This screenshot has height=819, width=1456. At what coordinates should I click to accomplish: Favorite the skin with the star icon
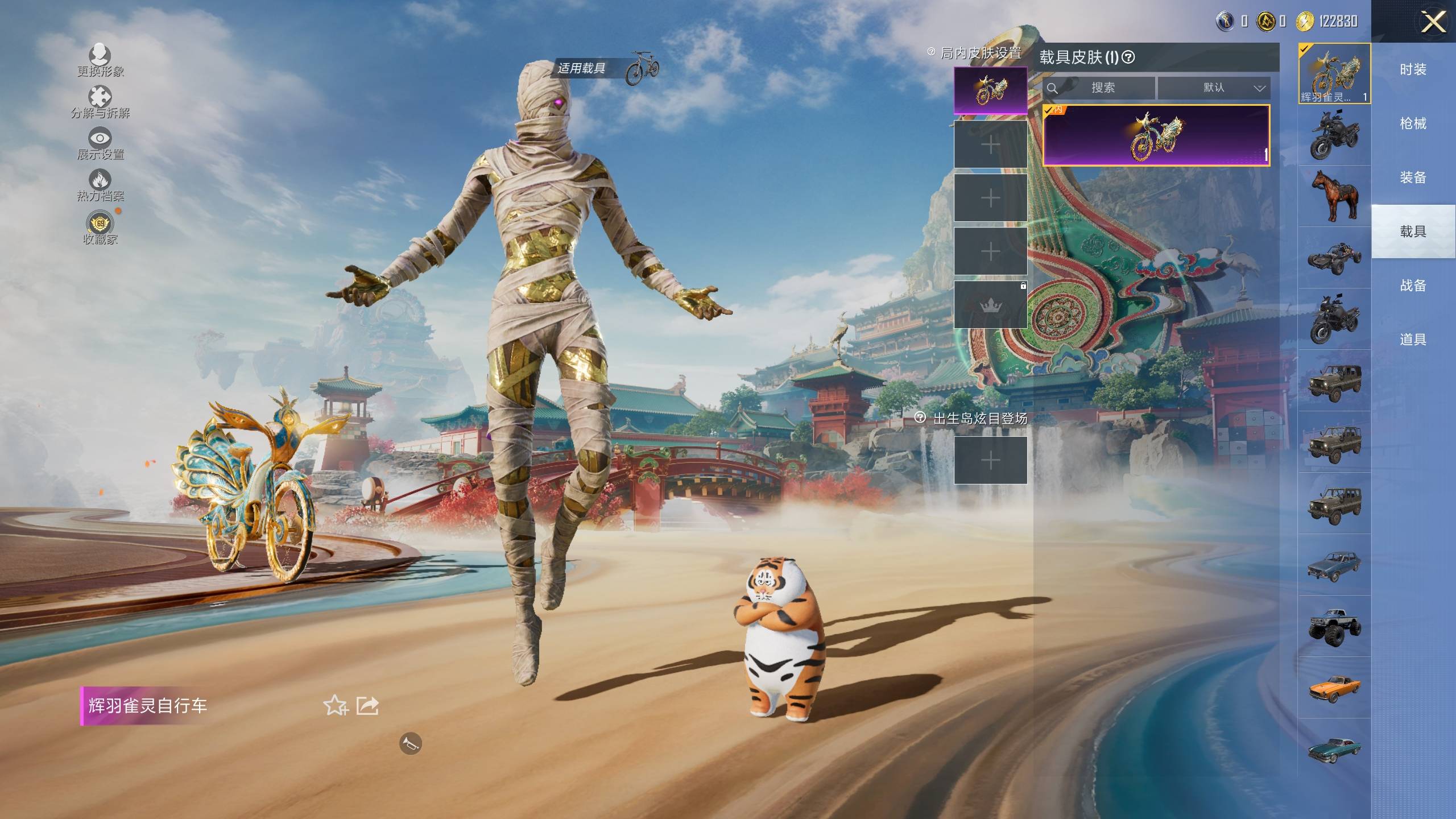pyautogui.click(x=335, y=706)
